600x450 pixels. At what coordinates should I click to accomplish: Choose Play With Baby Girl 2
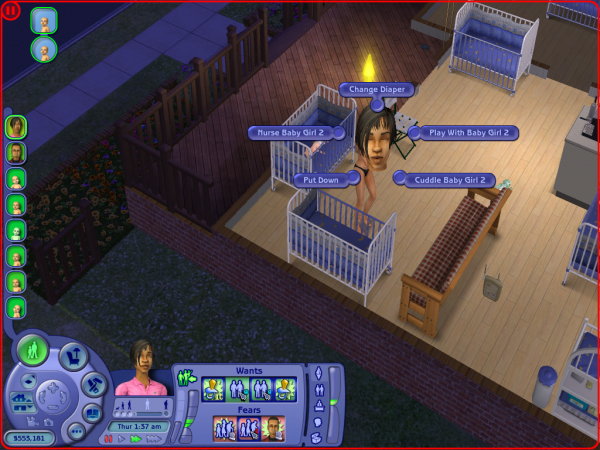pos(465,132)
